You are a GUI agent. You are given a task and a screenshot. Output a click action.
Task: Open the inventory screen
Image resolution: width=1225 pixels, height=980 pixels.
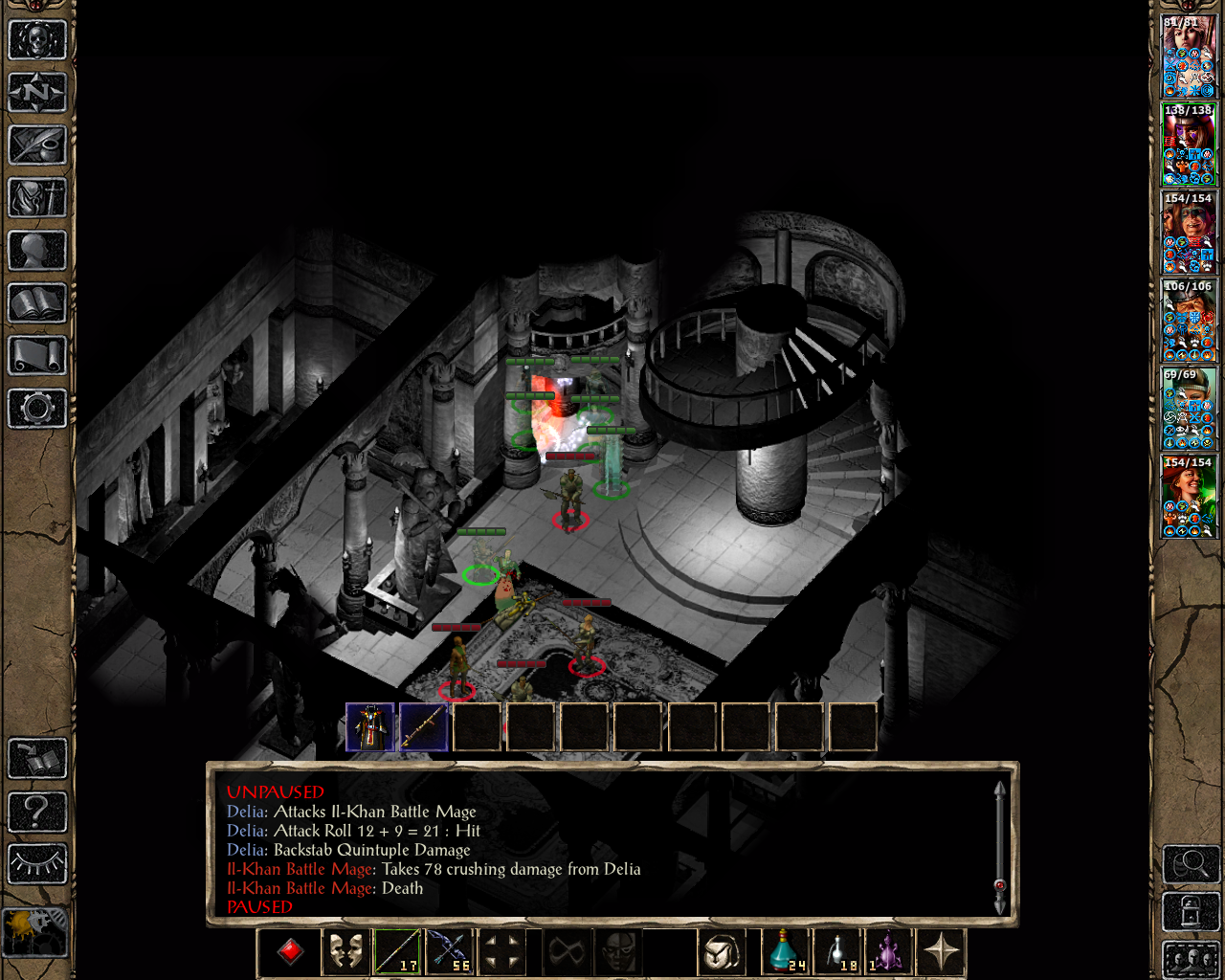(37, 198)
